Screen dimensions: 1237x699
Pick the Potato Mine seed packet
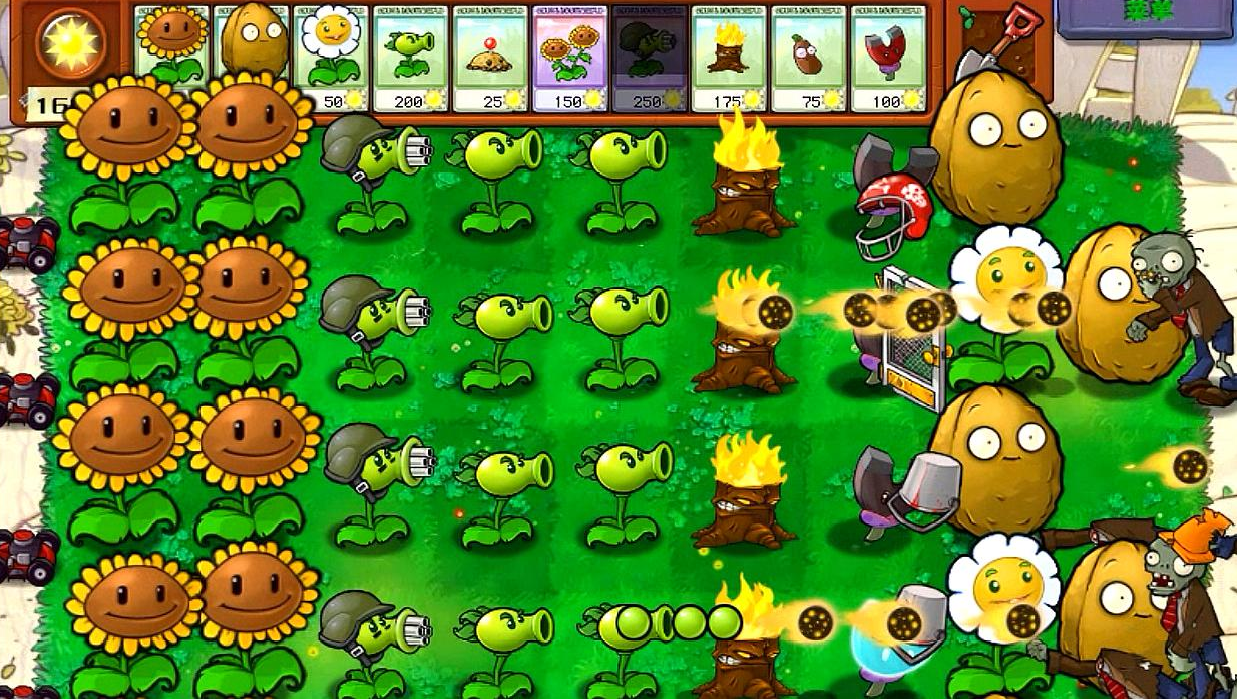point(491,57)
